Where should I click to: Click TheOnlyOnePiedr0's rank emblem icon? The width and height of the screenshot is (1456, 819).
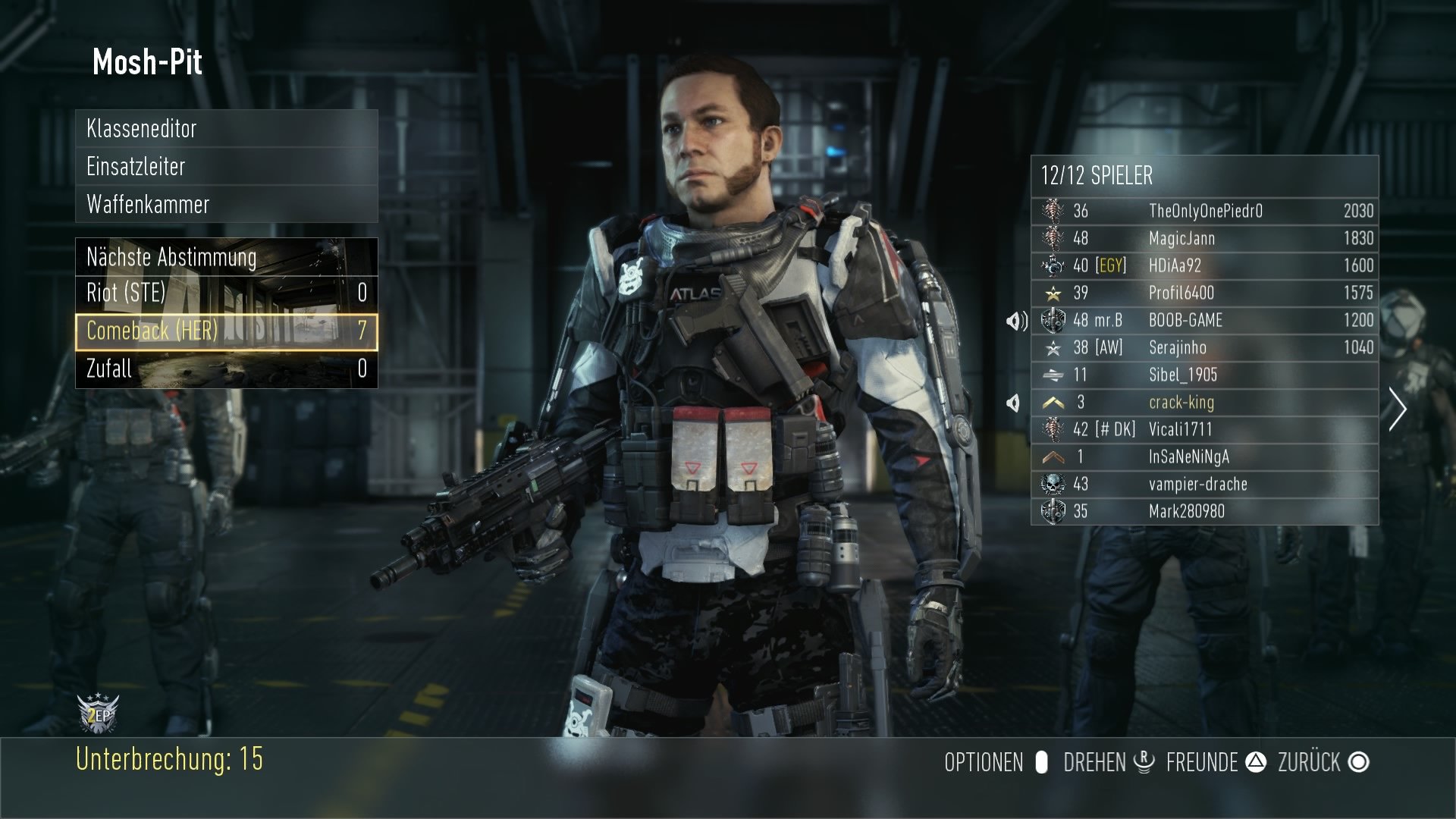pos(1053,211)
